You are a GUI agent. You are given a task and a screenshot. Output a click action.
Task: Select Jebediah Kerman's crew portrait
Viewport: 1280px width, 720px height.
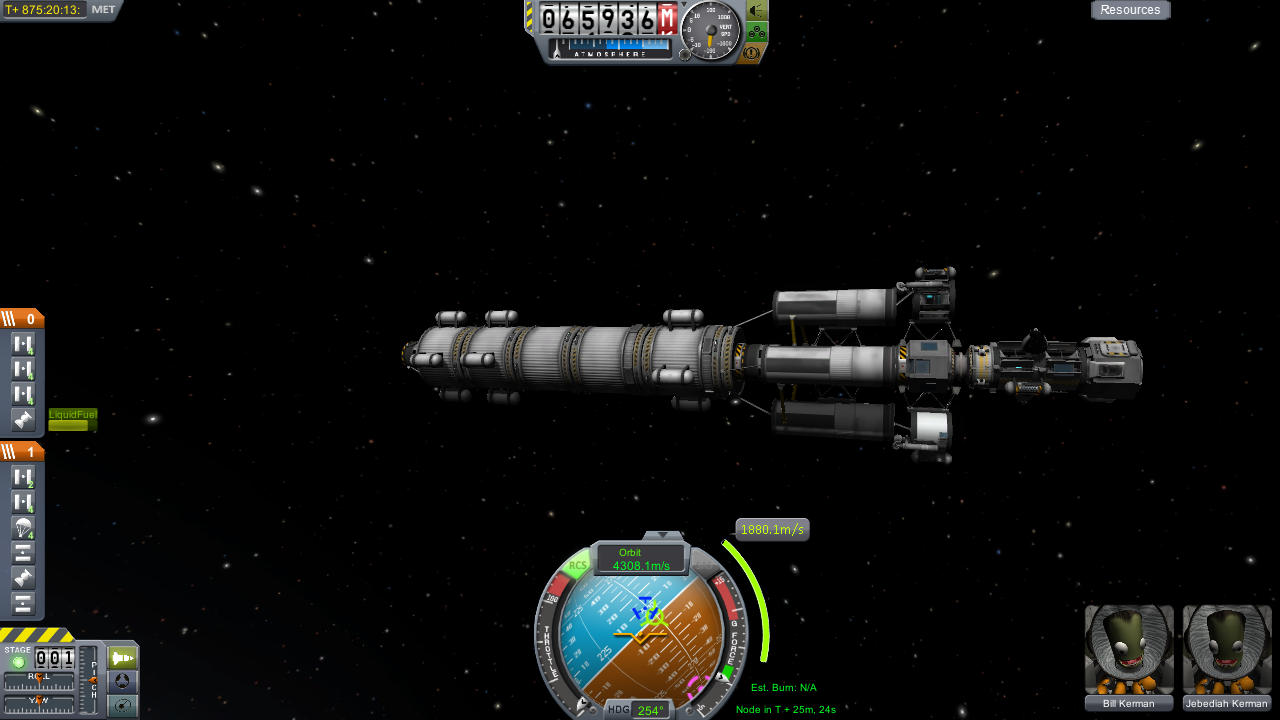[1227, 650]
